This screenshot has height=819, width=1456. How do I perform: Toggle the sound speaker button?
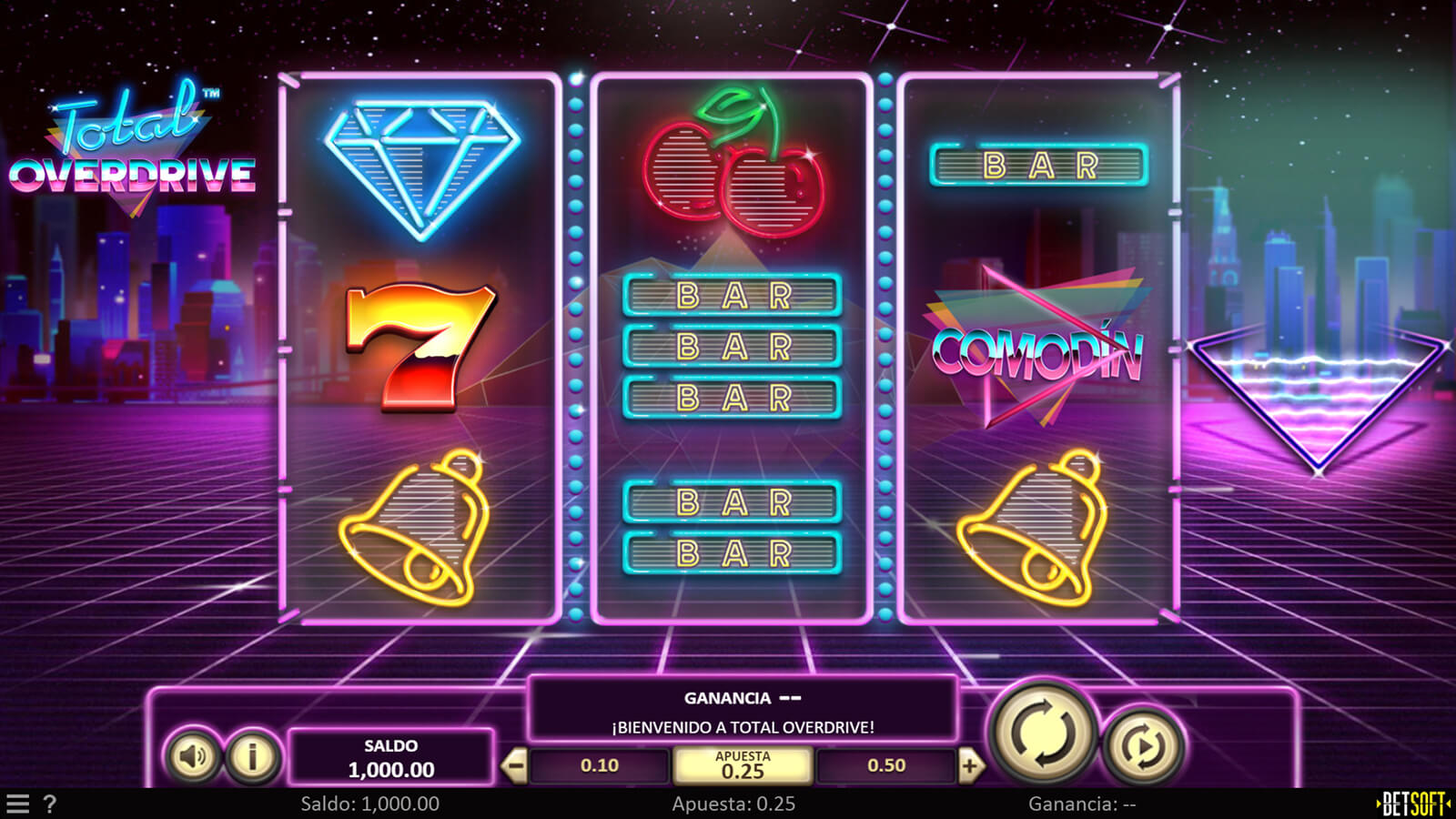click(x=193, y=755)
